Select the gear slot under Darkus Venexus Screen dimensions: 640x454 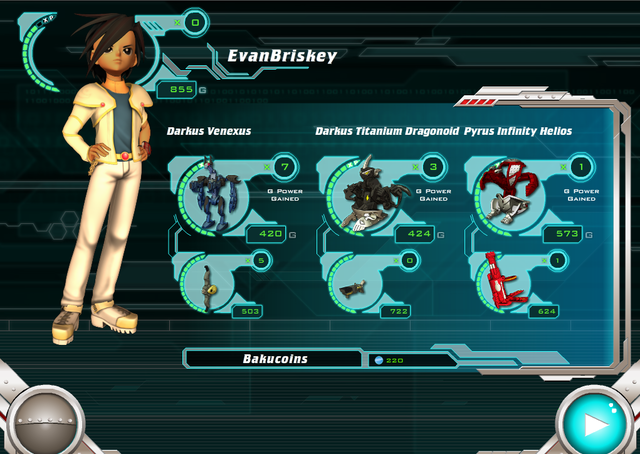[x=206, y=283]
